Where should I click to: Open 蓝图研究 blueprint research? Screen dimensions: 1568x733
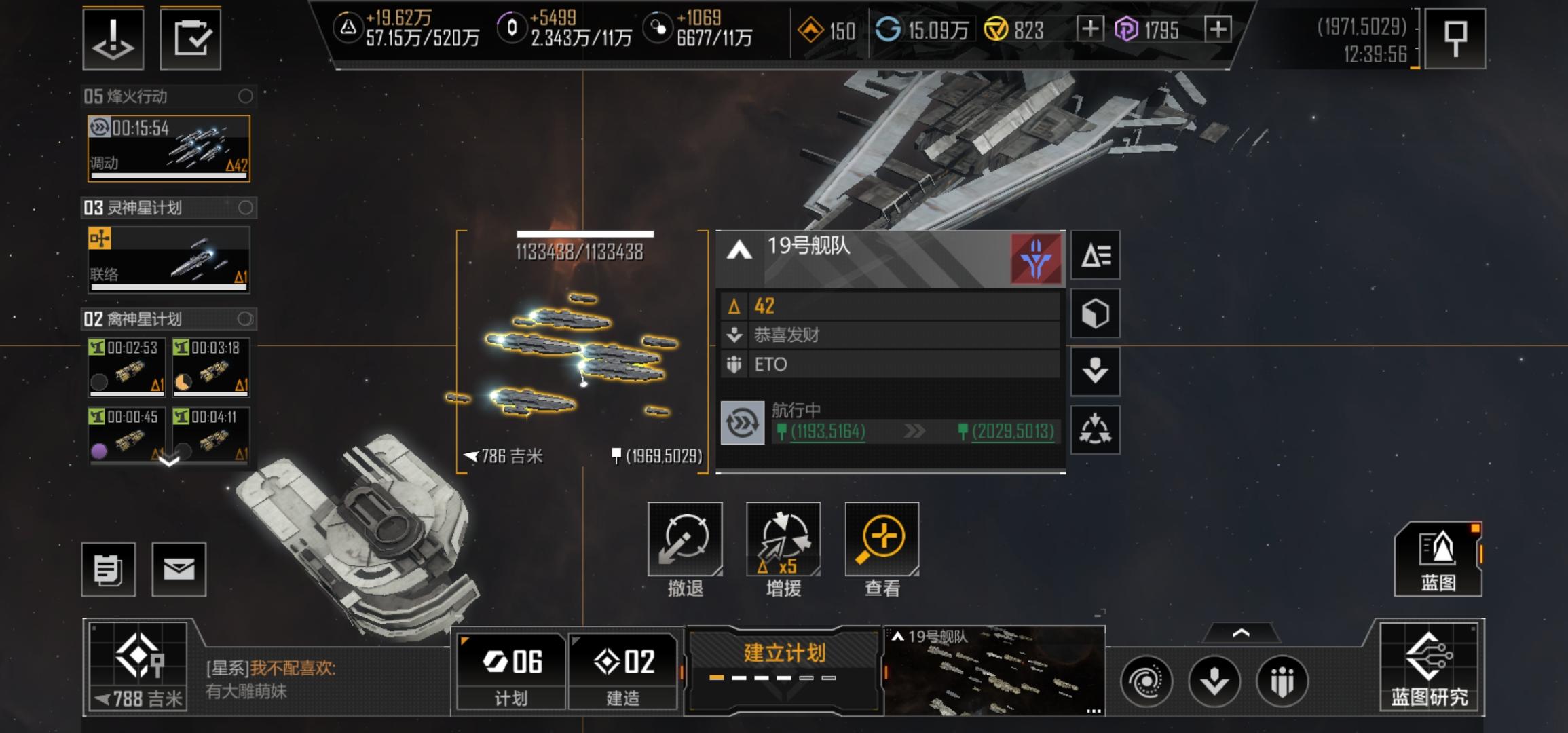tap(1430, 667)
